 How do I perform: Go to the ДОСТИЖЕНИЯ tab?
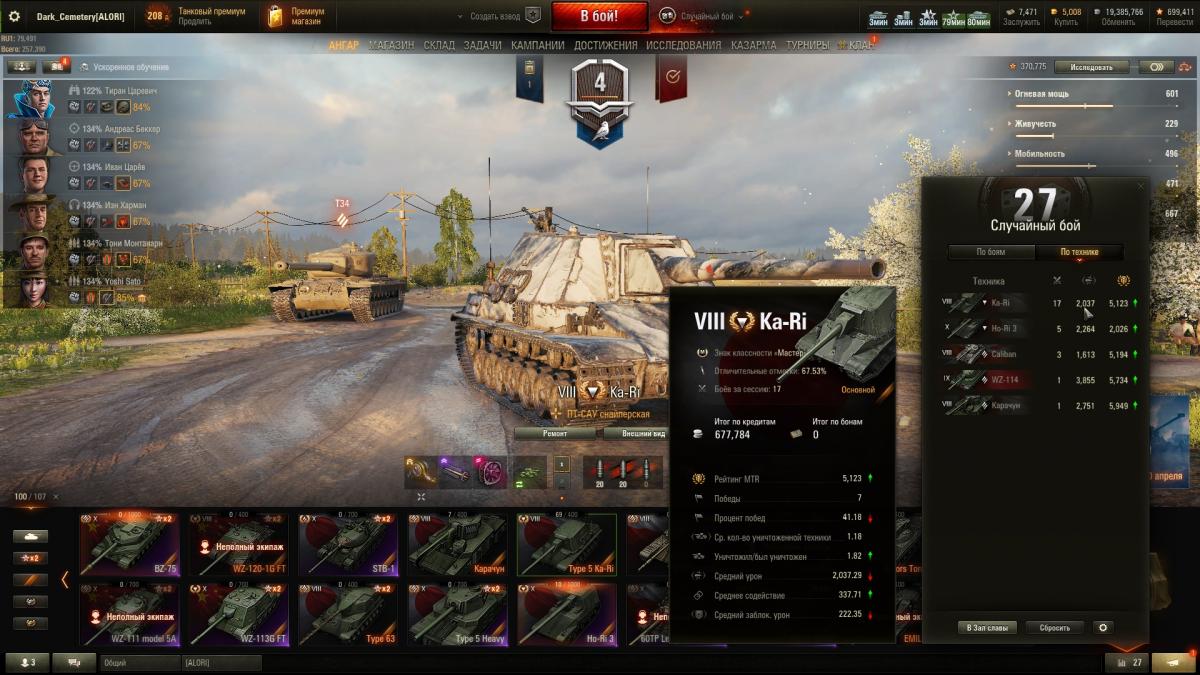pyautogui.click(x=605, y=45)
